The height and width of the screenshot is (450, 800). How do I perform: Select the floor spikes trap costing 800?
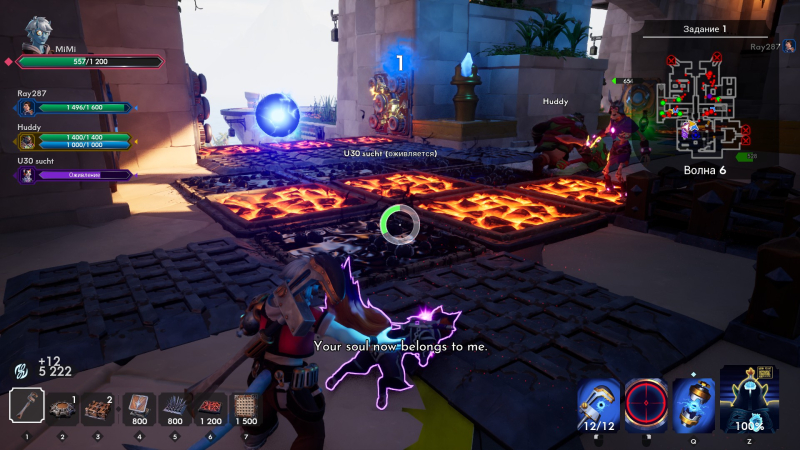[x=174, y=405]
